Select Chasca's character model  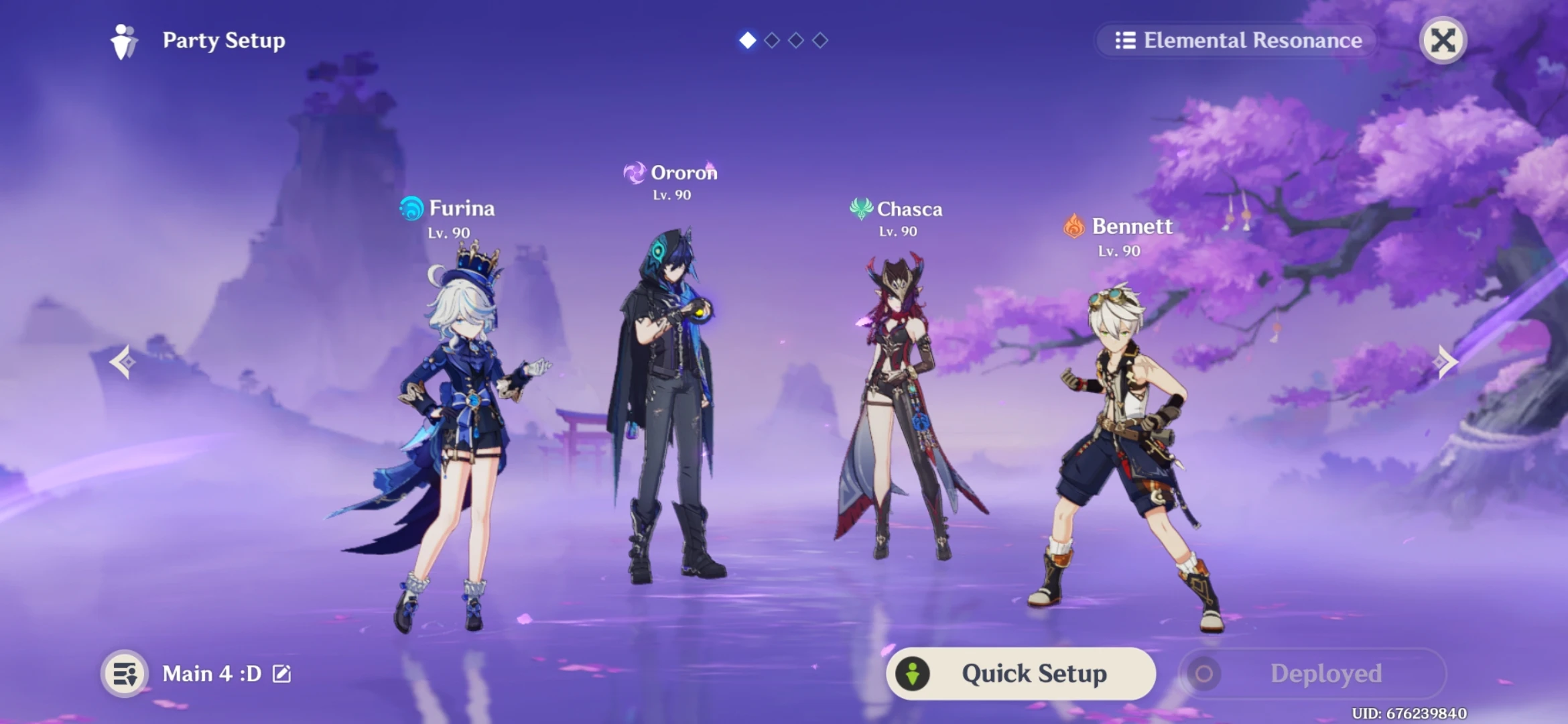pyautogui.click(x=898, y=402)
